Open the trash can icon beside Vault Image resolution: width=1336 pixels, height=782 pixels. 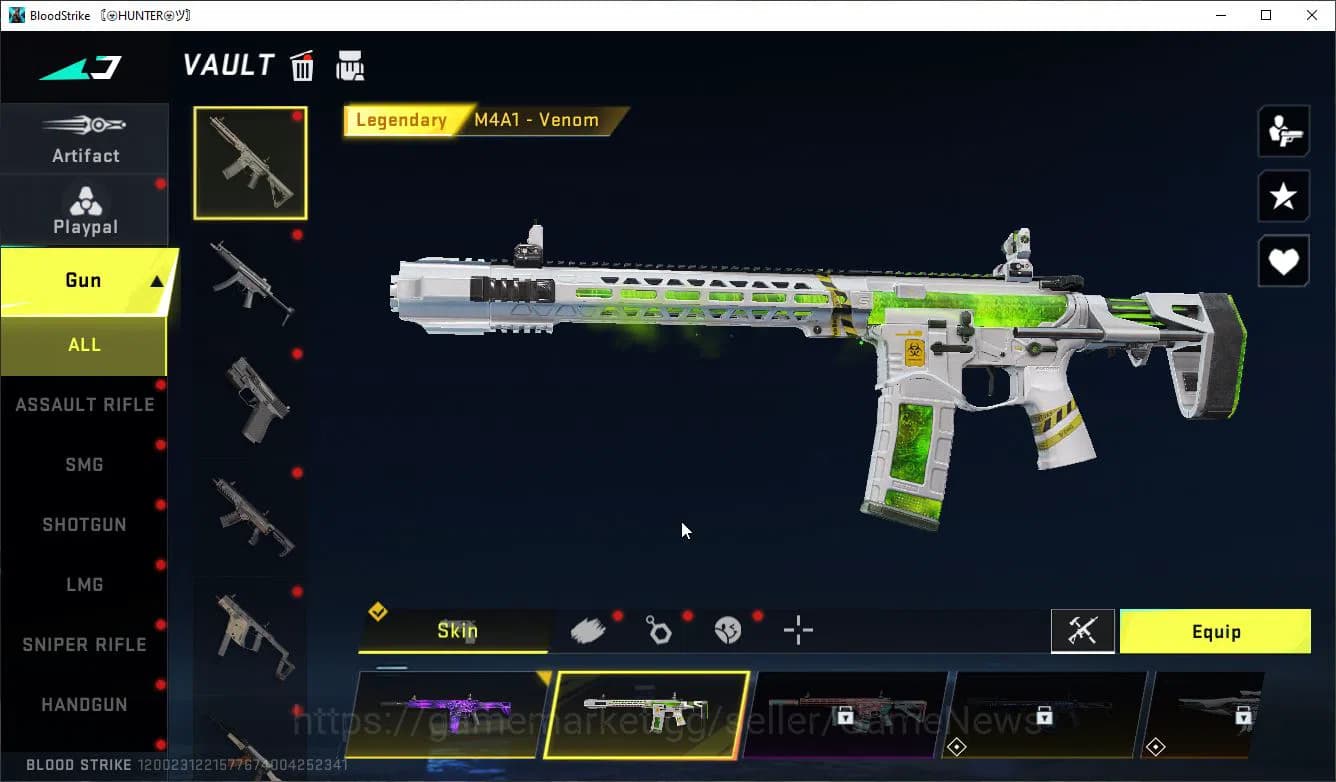coord(302,66)
